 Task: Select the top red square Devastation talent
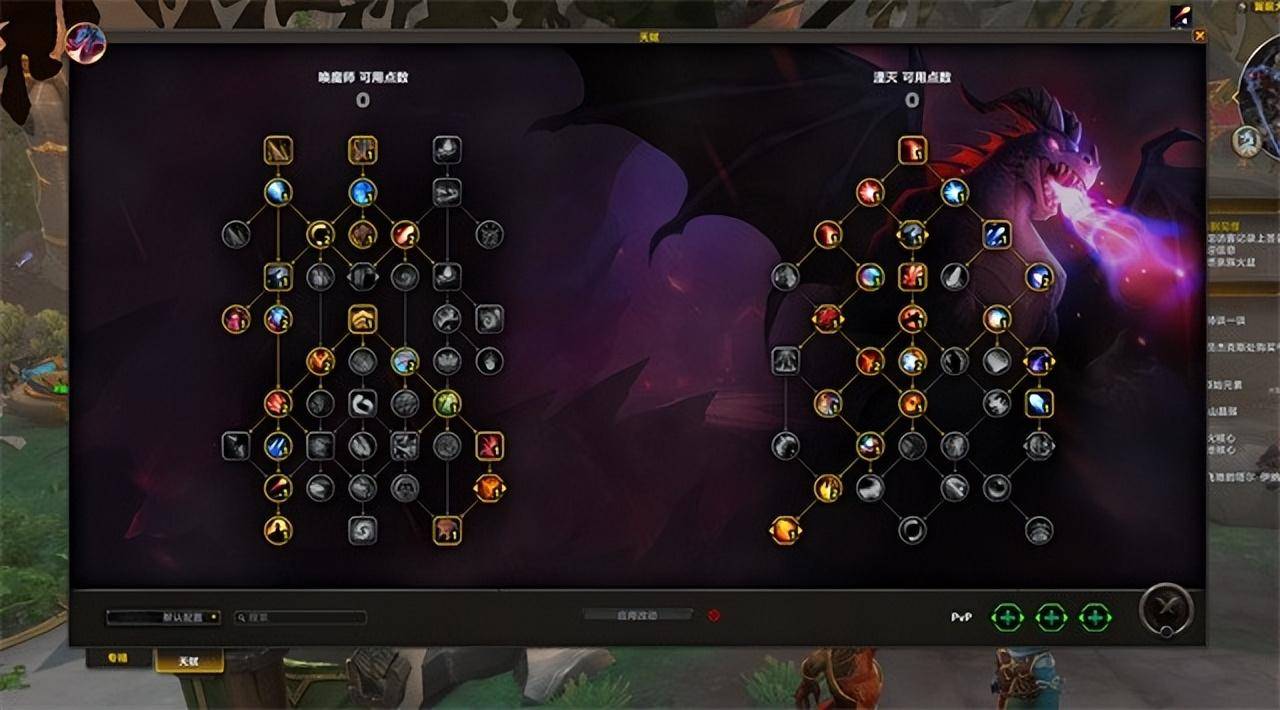(912, 150)
